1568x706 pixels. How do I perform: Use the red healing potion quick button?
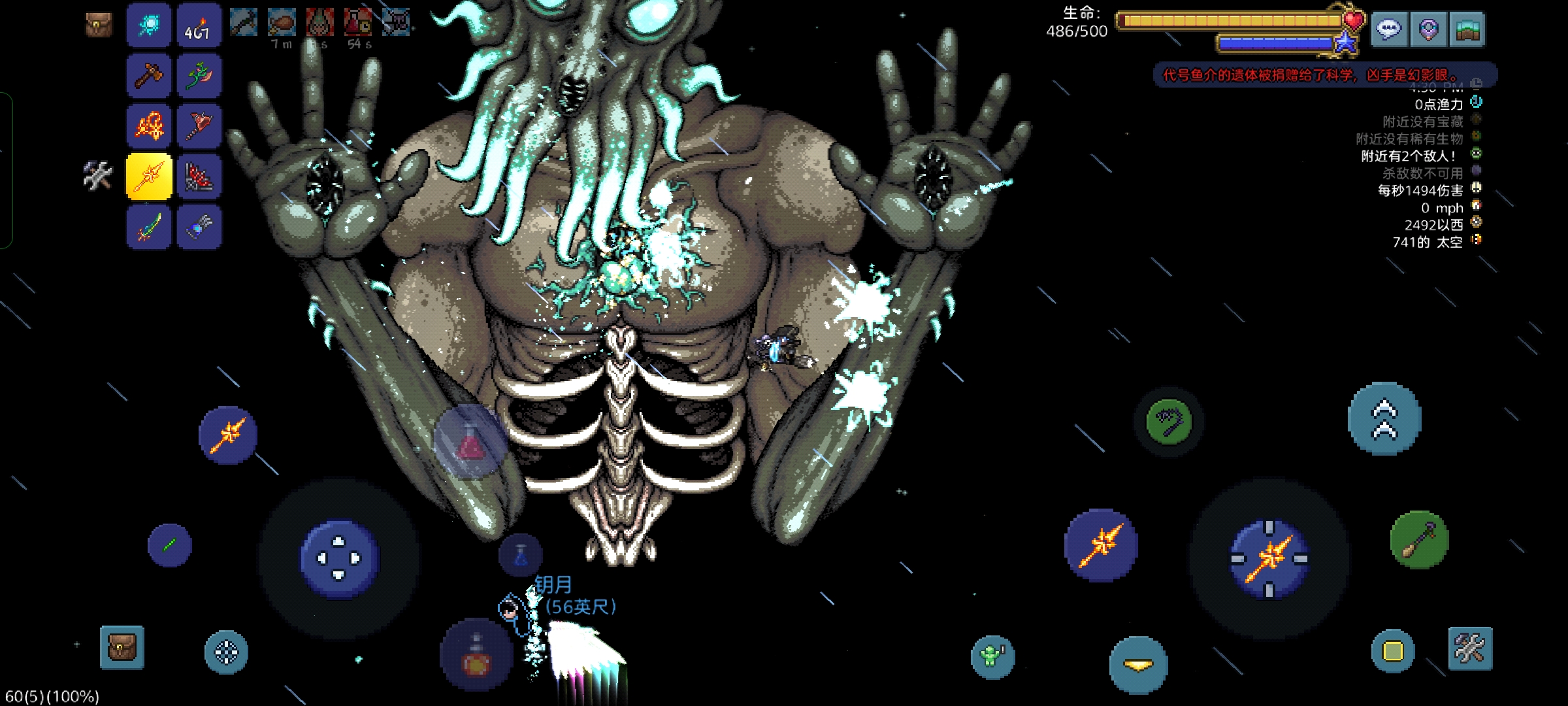(476, 656)
